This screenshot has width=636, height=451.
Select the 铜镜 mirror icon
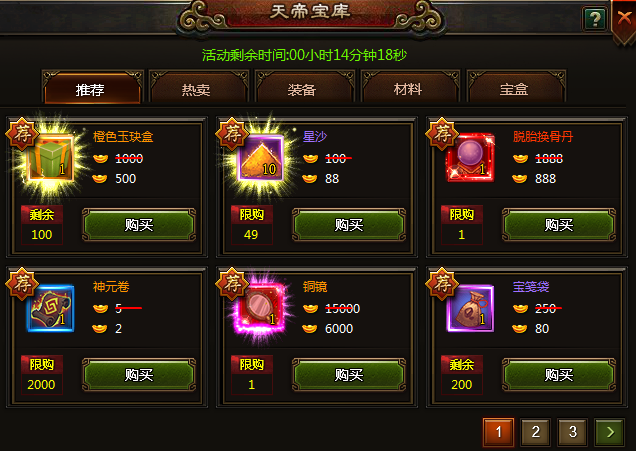[x=259, y=309]
